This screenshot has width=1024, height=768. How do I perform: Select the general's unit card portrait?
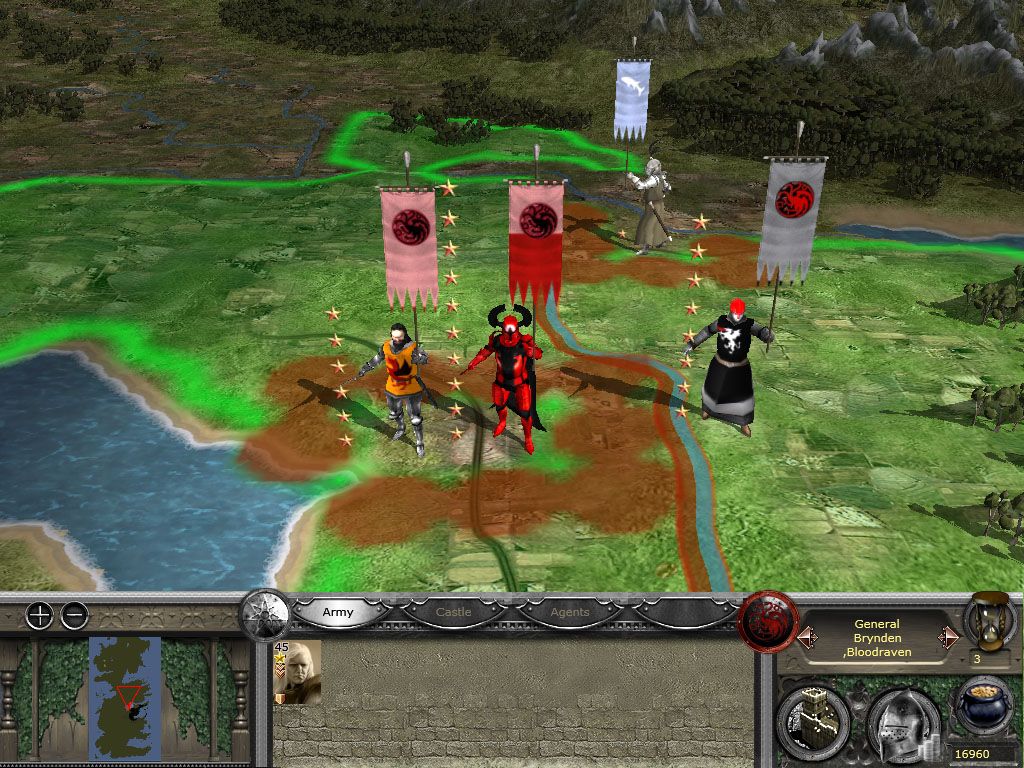[x=298, y=672]
